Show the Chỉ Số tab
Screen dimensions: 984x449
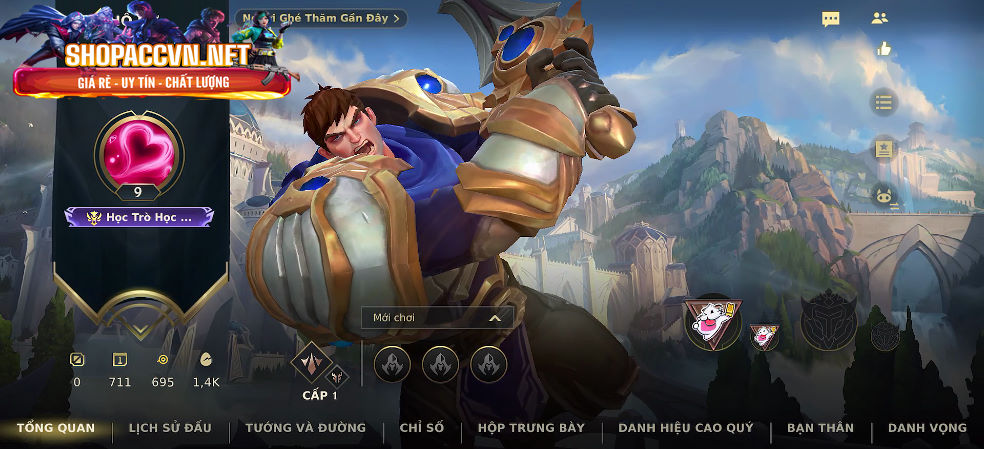coord(421,428)
